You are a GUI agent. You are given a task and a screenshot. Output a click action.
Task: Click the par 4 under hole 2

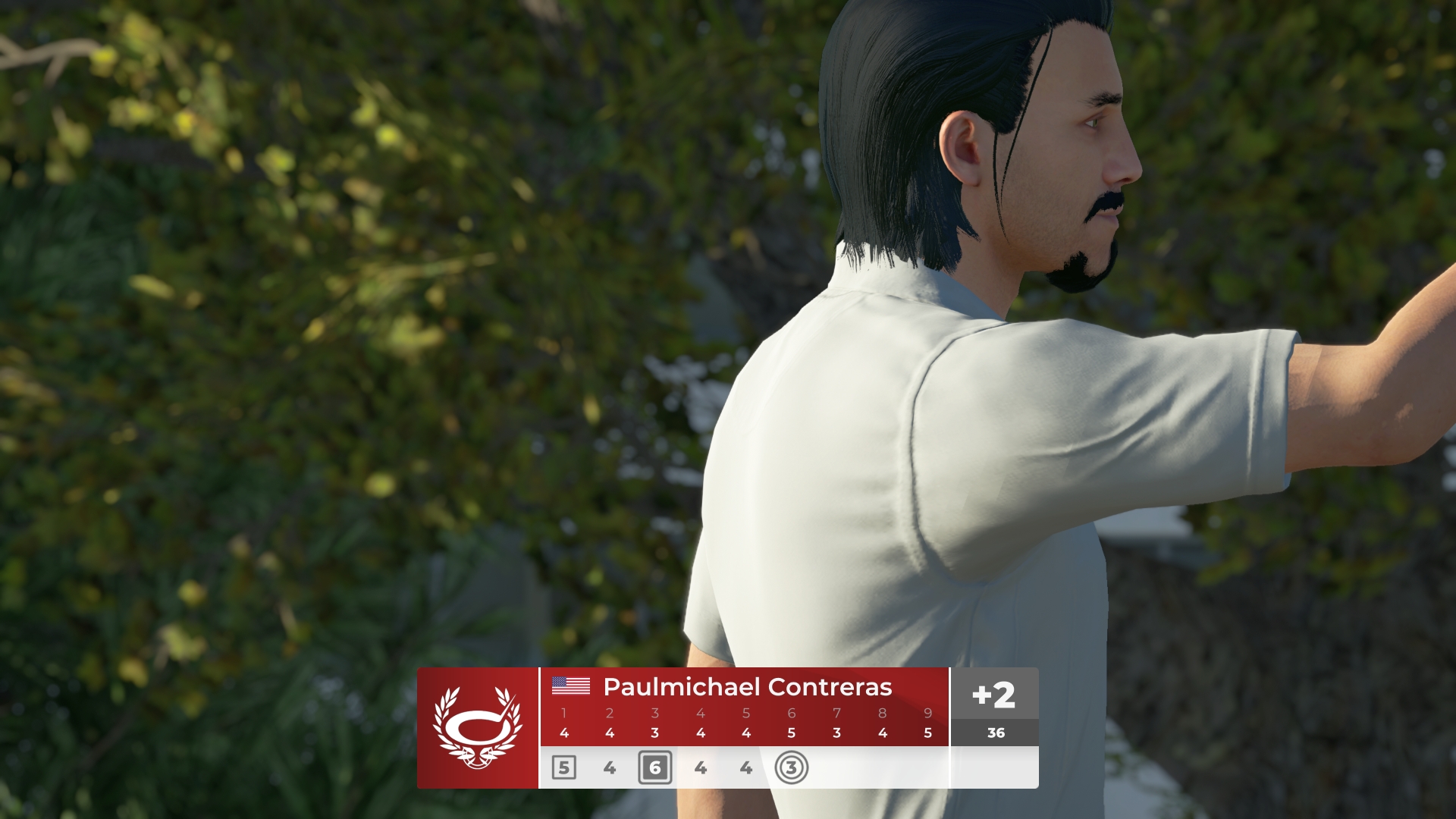[610, 733]
